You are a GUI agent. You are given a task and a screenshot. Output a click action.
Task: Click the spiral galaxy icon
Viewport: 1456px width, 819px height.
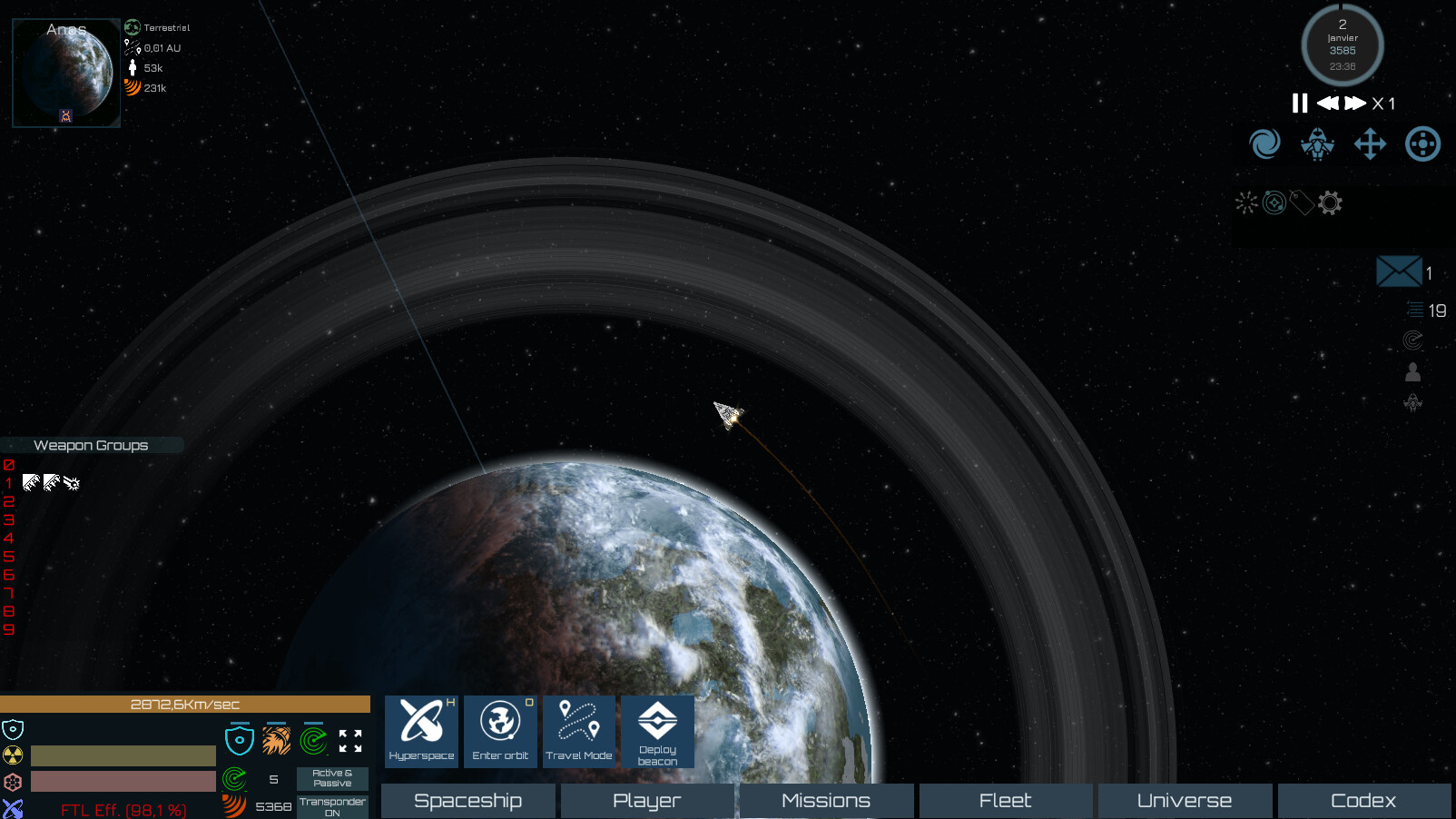[1264, 143]
